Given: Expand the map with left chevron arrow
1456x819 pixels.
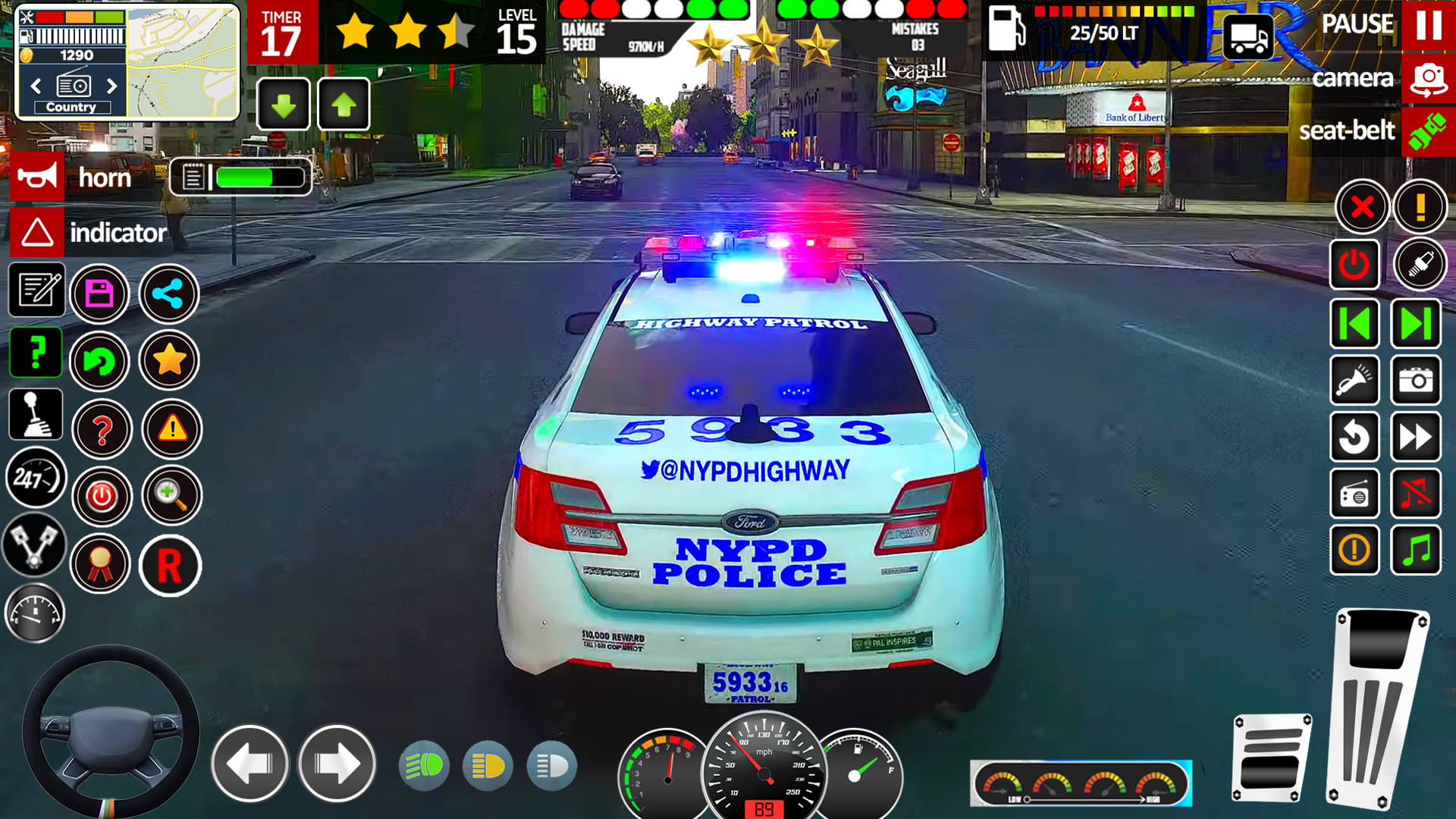Looking at the screenshot, I should point(36,87).
